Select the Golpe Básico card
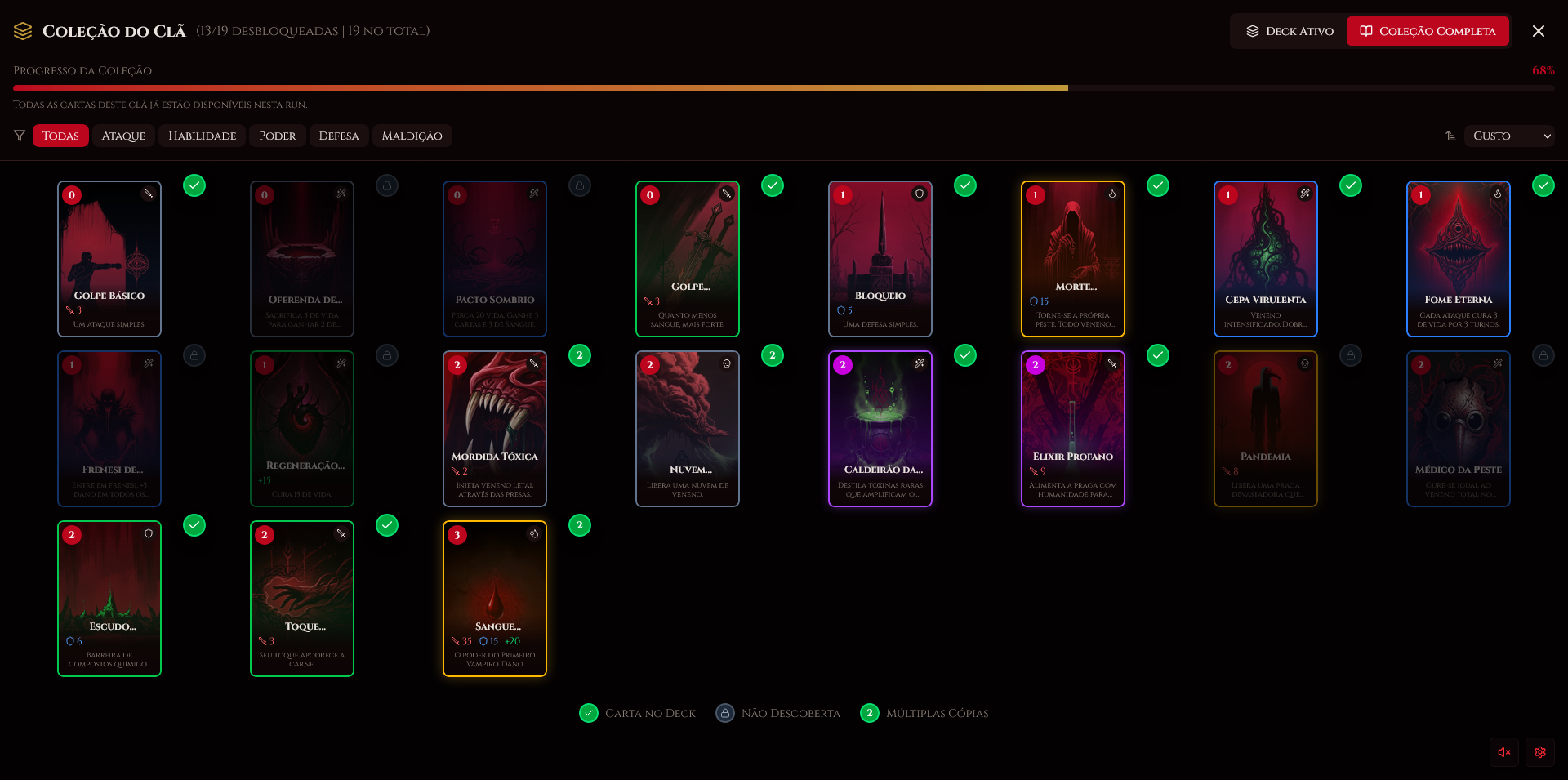The height and width of the screenshot is (780, 1568). pos(109,258)
